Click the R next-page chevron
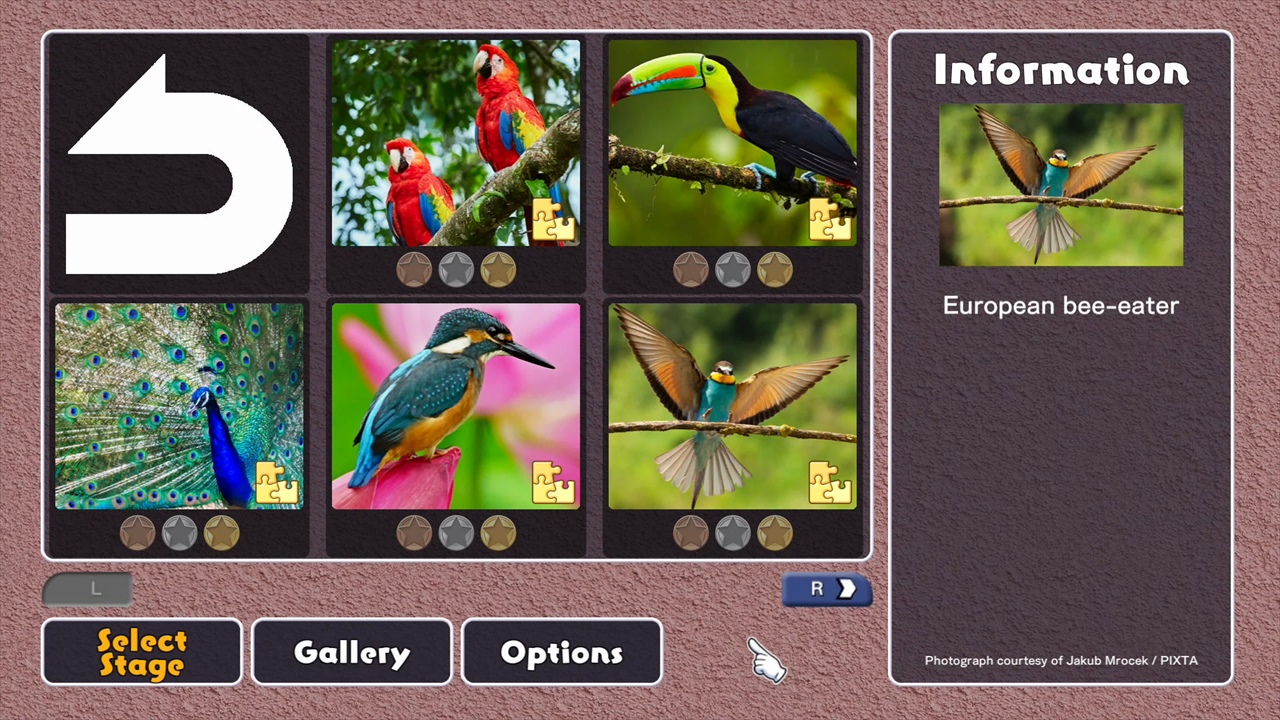Viewport: 1280px width, 720px height. point(827,589)
